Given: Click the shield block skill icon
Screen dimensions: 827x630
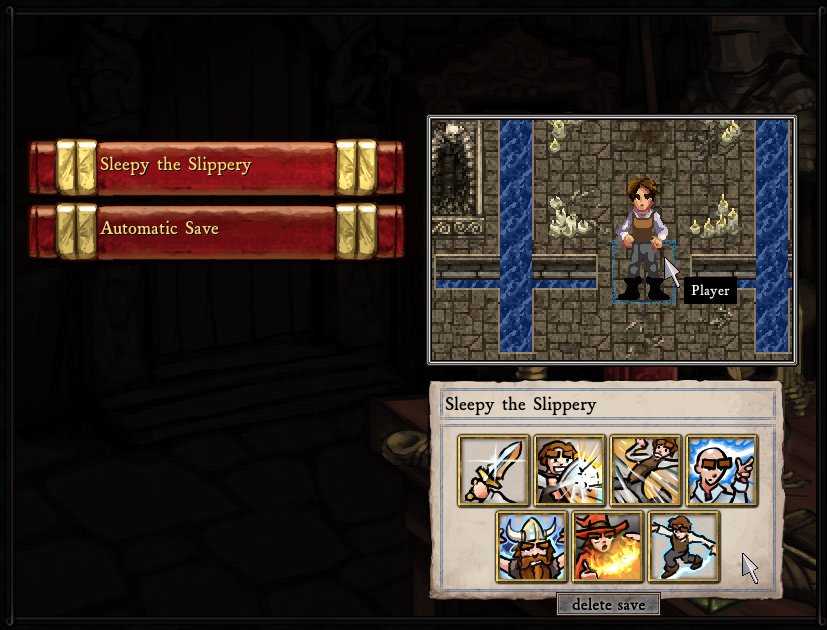Looking at the screenshot, I should point(570,470).
